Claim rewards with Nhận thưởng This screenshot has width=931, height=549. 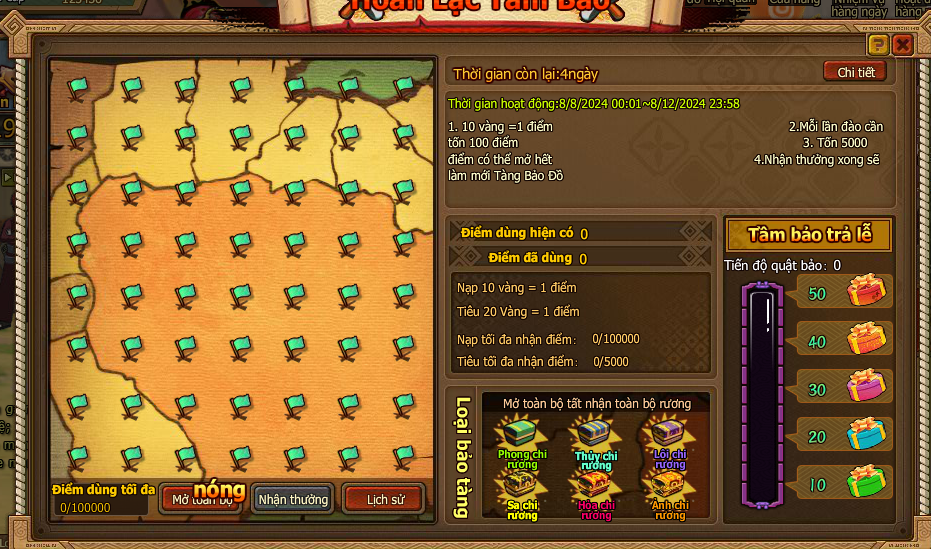pyautogui.click(x=293, y=499)
